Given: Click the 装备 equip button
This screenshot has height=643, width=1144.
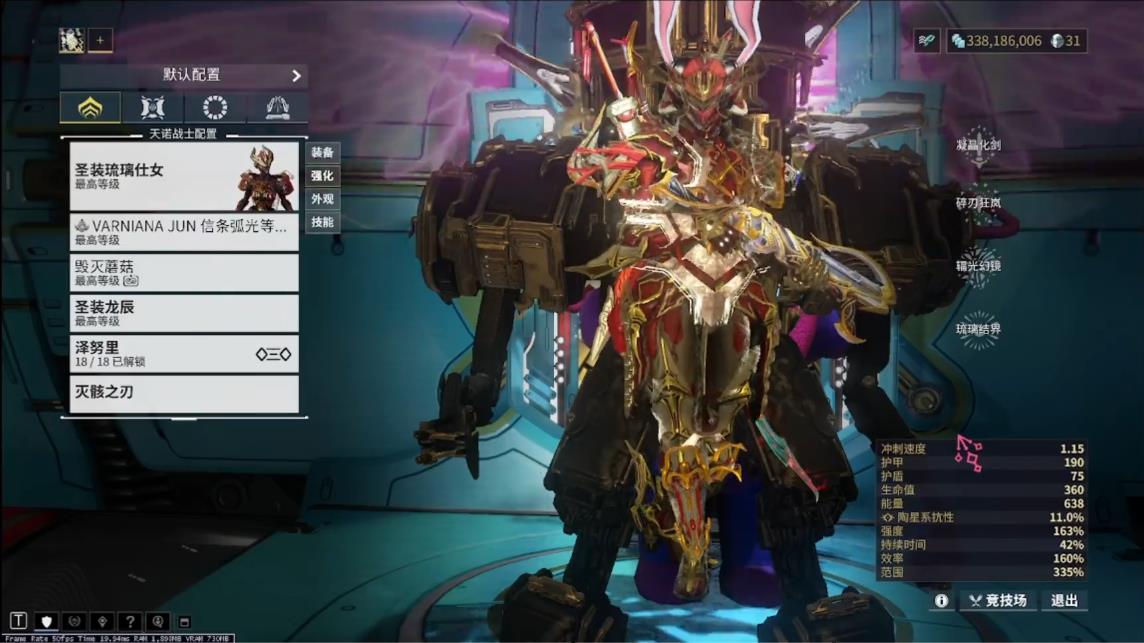Looking at the screenshot, I should point(322,152).
